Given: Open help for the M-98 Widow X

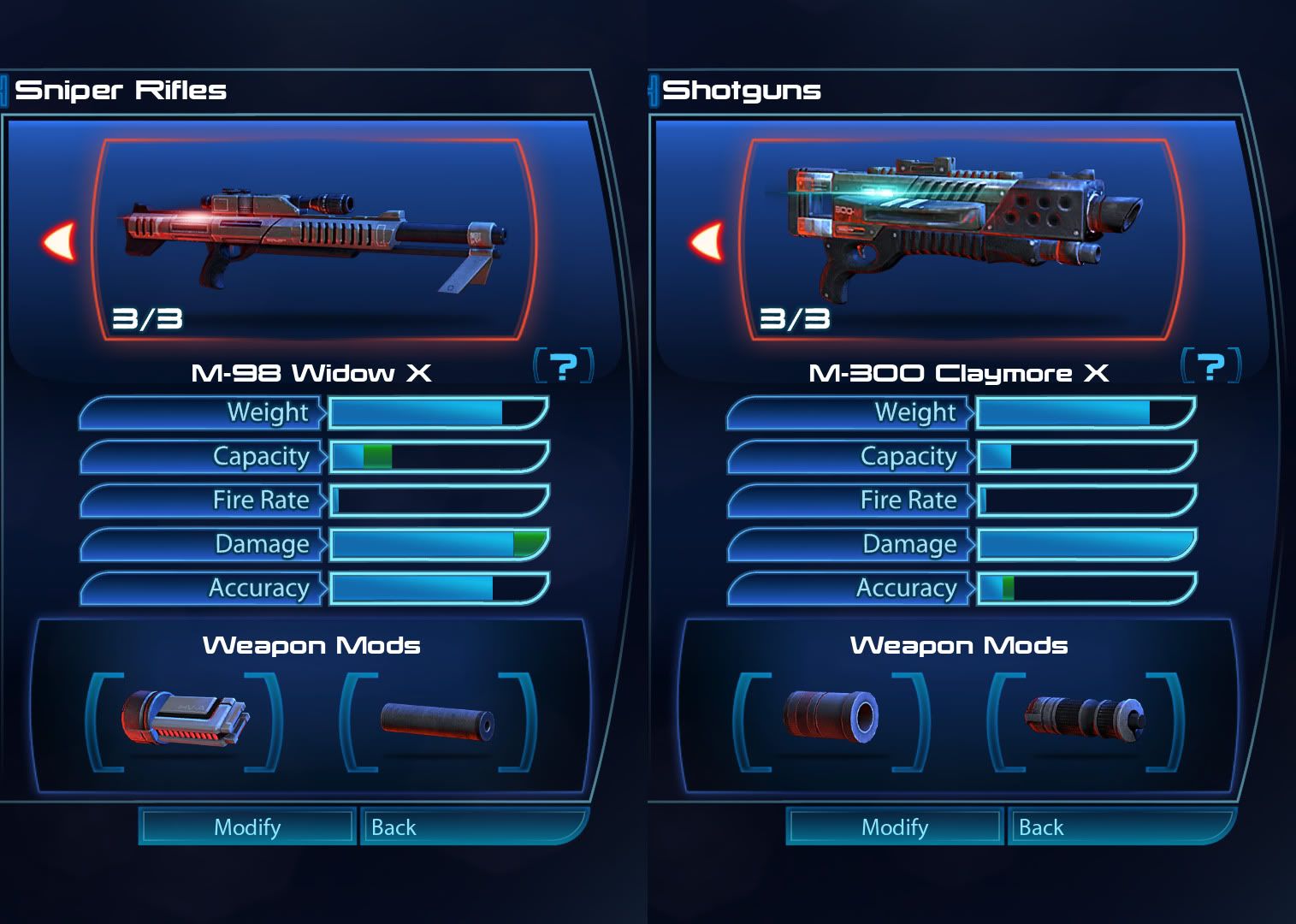Looking at the screenshot, I should (x=563, y=366).
